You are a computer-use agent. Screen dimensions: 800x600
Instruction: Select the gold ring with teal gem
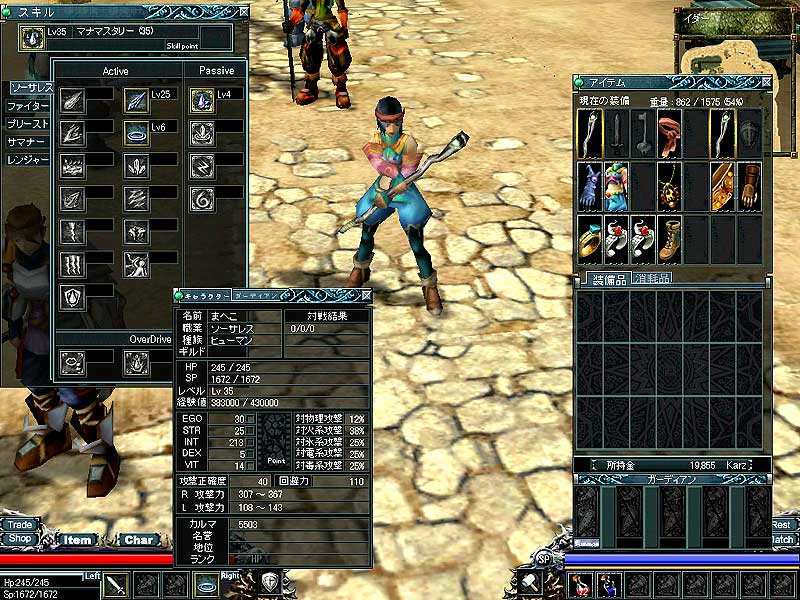pos(590,239)
